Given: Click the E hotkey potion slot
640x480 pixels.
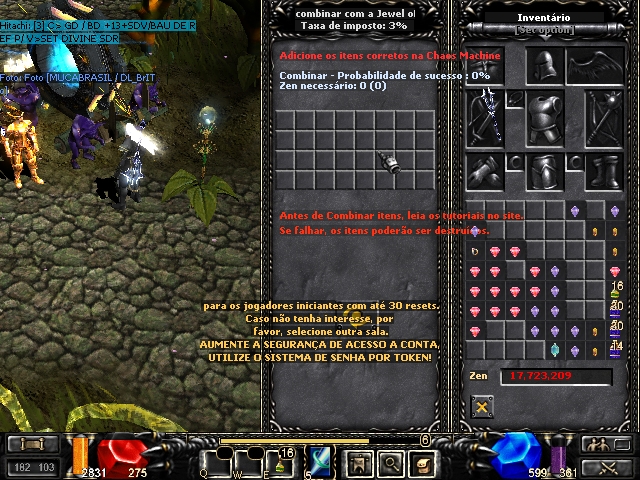Looking at the screenshot, I should pyautogui.click(x=281, y=462).
